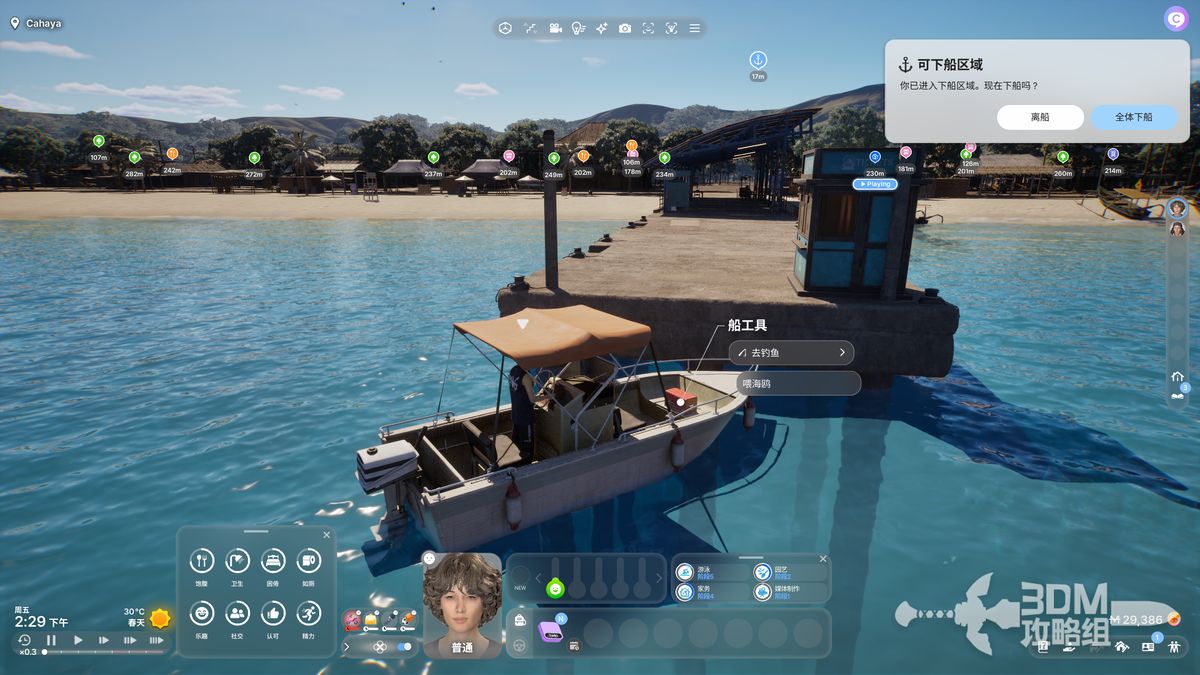Open the three-line hamburger menu
Screen dimensions: 1200x675
(x=695, y=28)
